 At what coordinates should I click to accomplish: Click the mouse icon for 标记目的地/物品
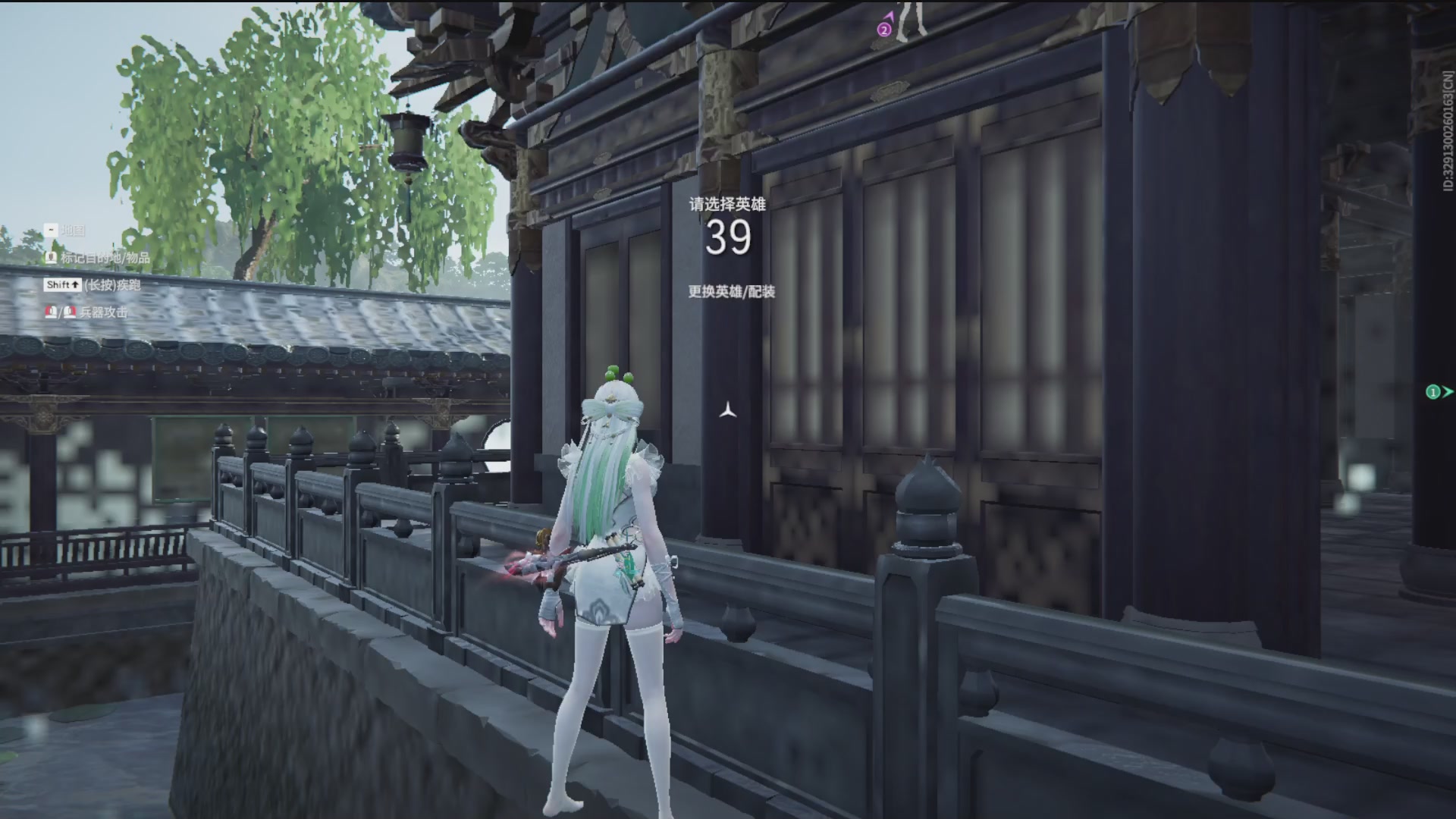click(52, 259)
